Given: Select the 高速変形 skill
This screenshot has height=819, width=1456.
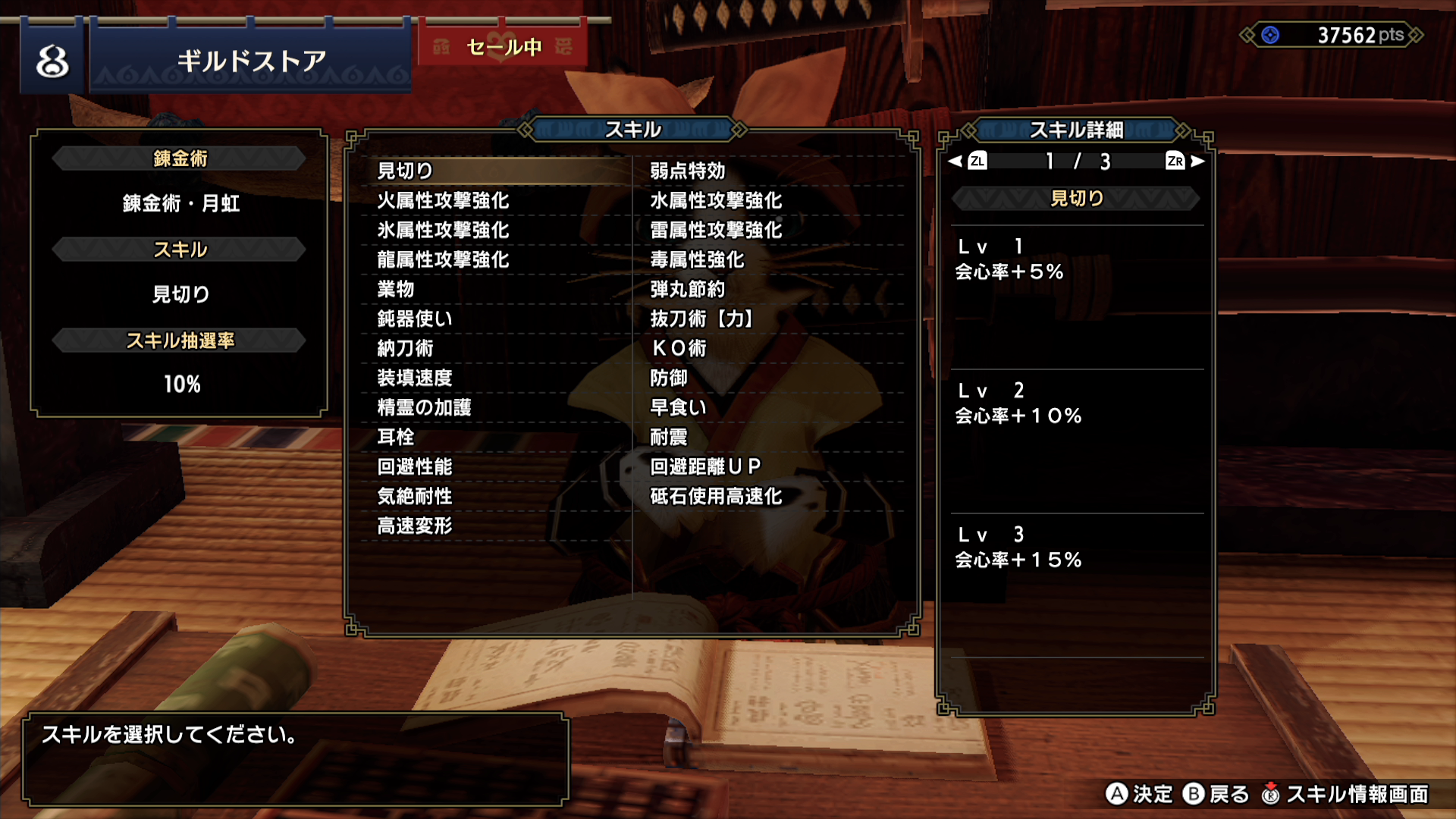Looking at the screenshot, I should pos(415,526).
